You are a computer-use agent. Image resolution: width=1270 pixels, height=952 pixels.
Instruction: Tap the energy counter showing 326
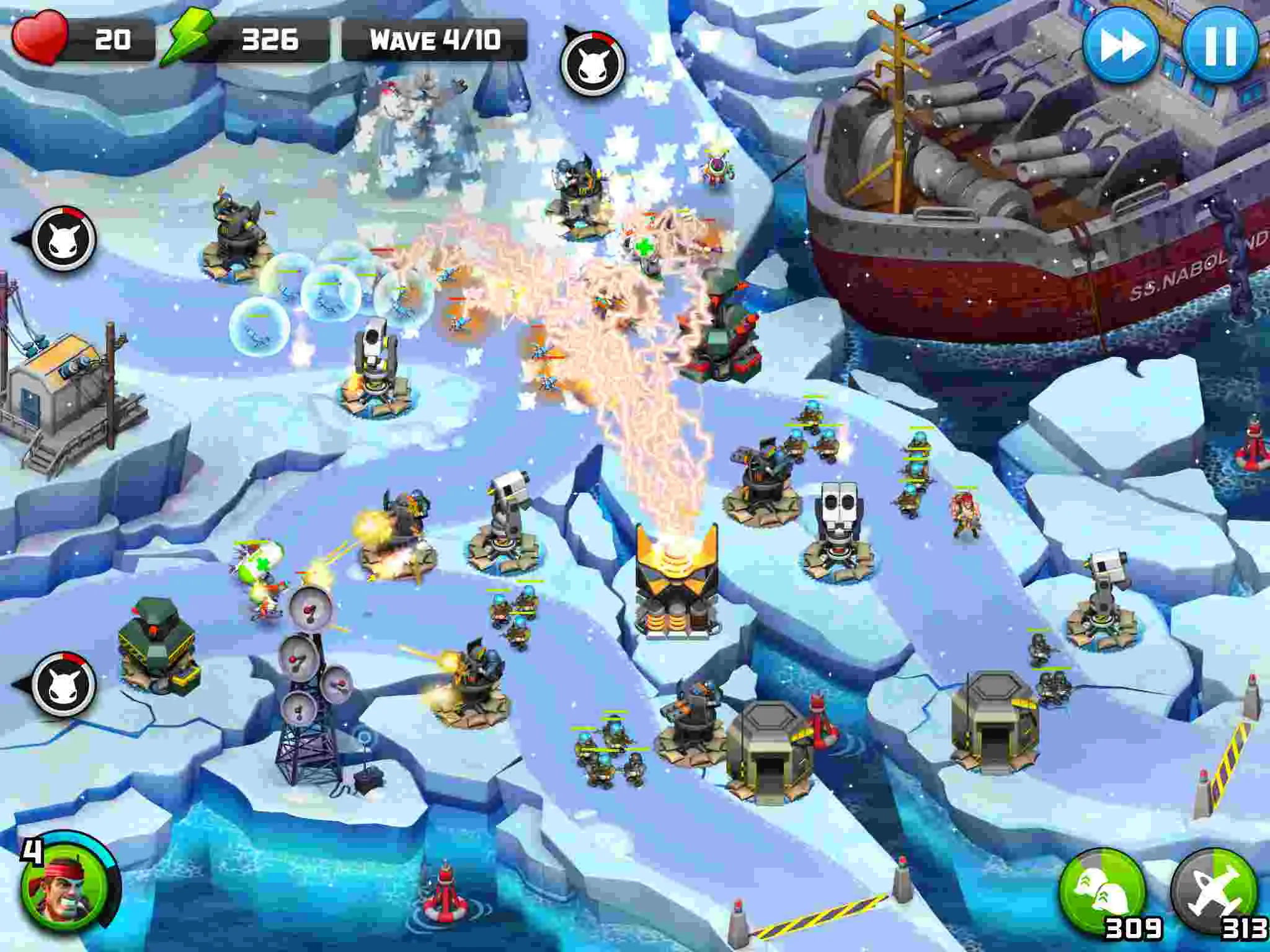271,38
